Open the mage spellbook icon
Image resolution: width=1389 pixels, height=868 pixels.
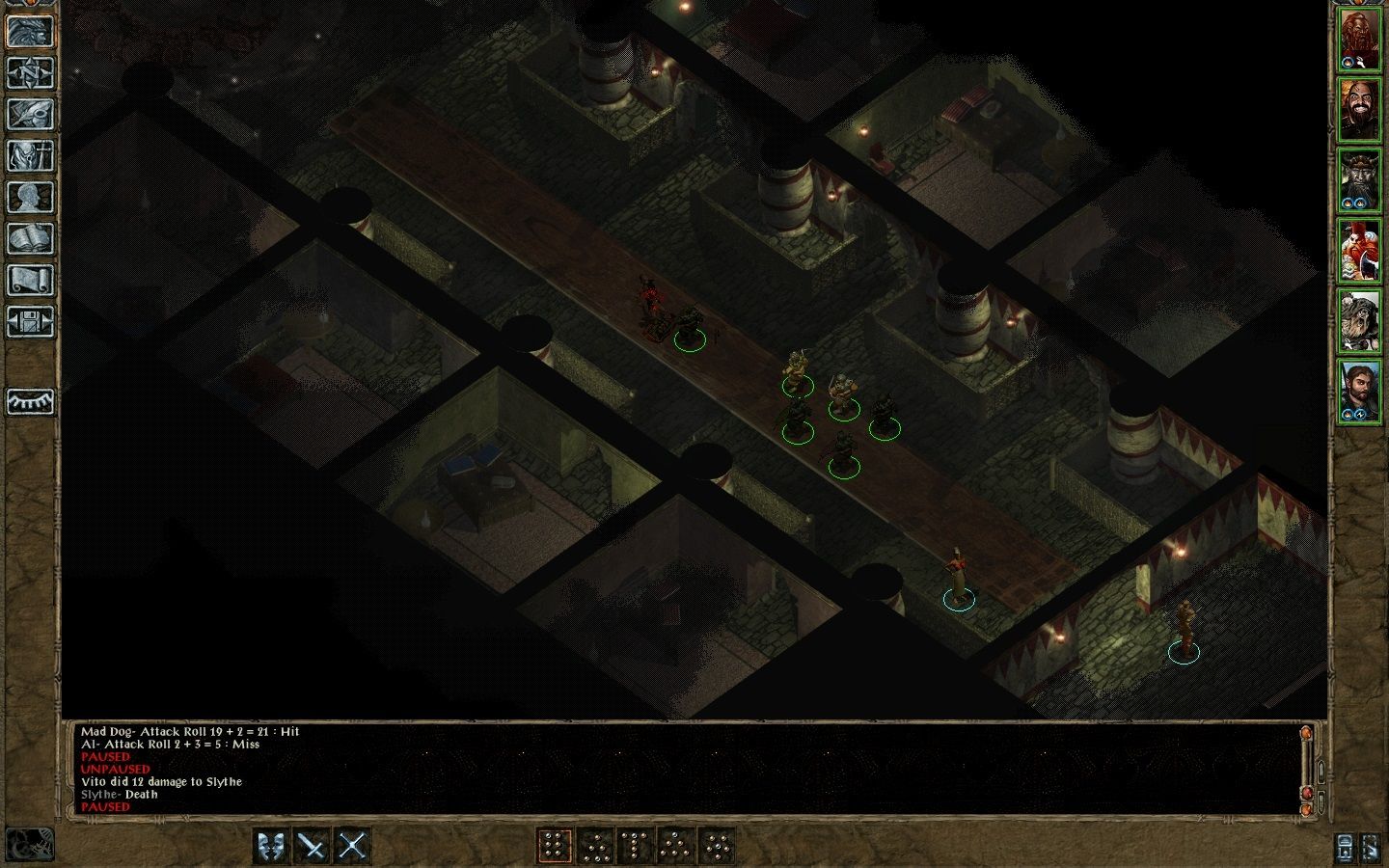coord(30,239)
